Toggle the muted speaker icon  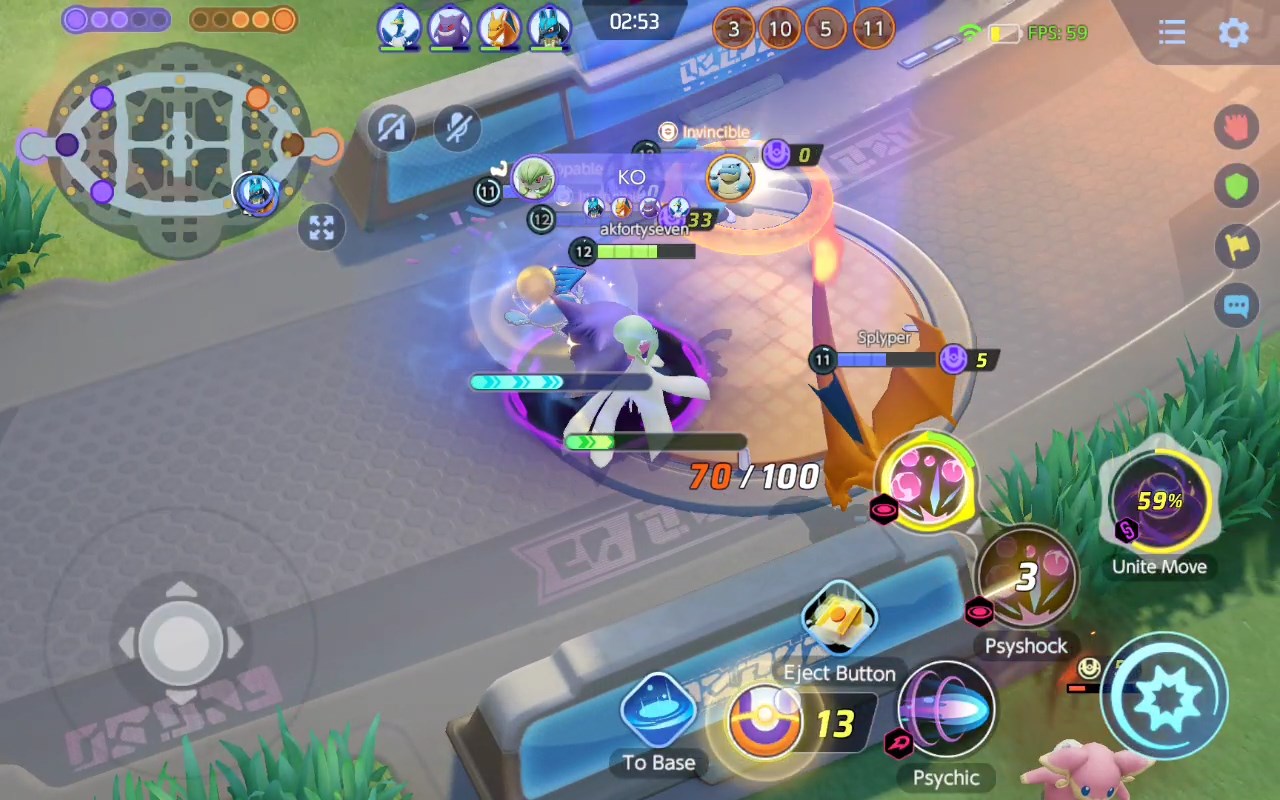(391, 128)
